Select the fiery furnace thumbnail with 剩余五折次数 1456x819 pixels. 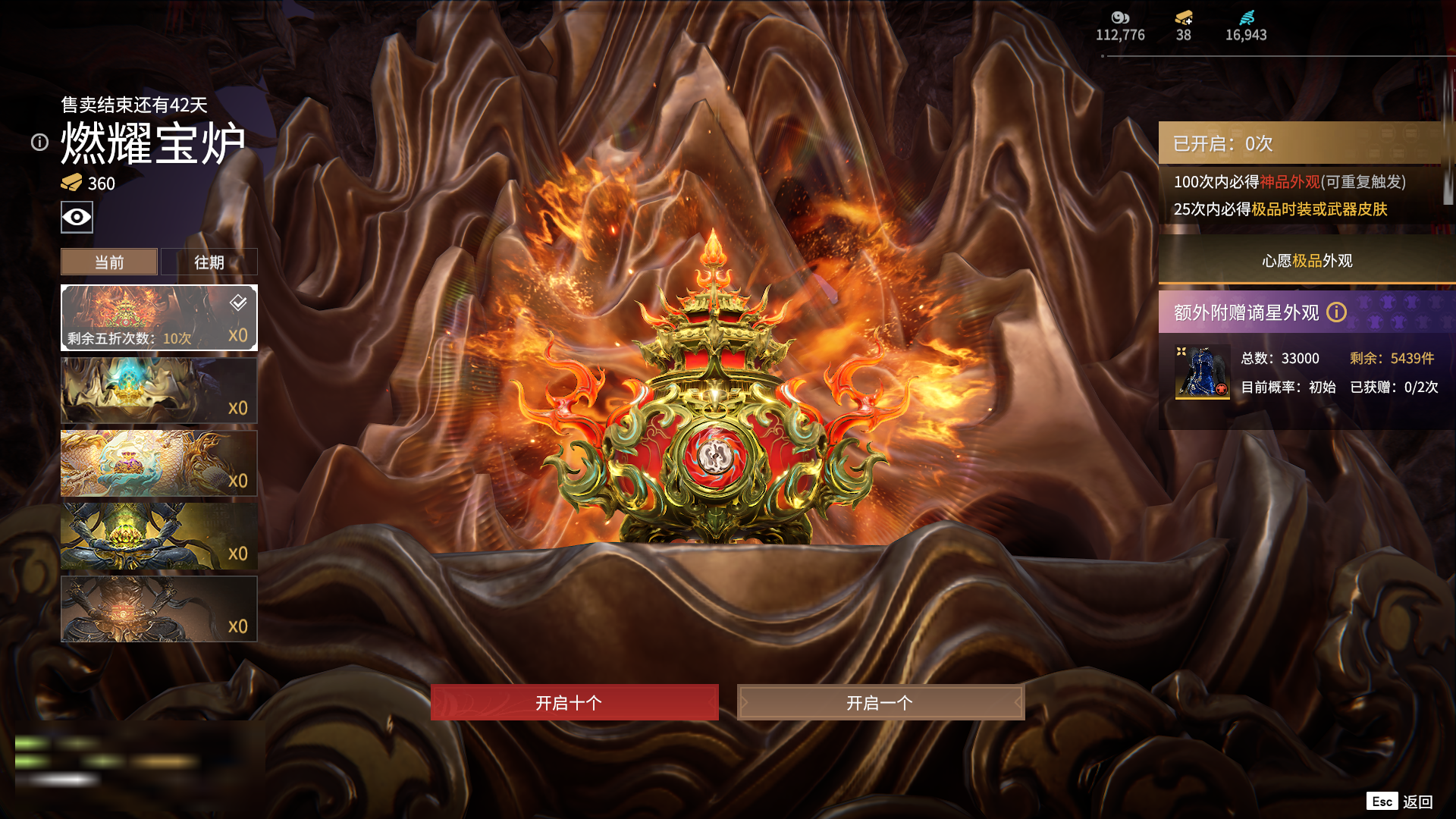[x=158, y=318]
